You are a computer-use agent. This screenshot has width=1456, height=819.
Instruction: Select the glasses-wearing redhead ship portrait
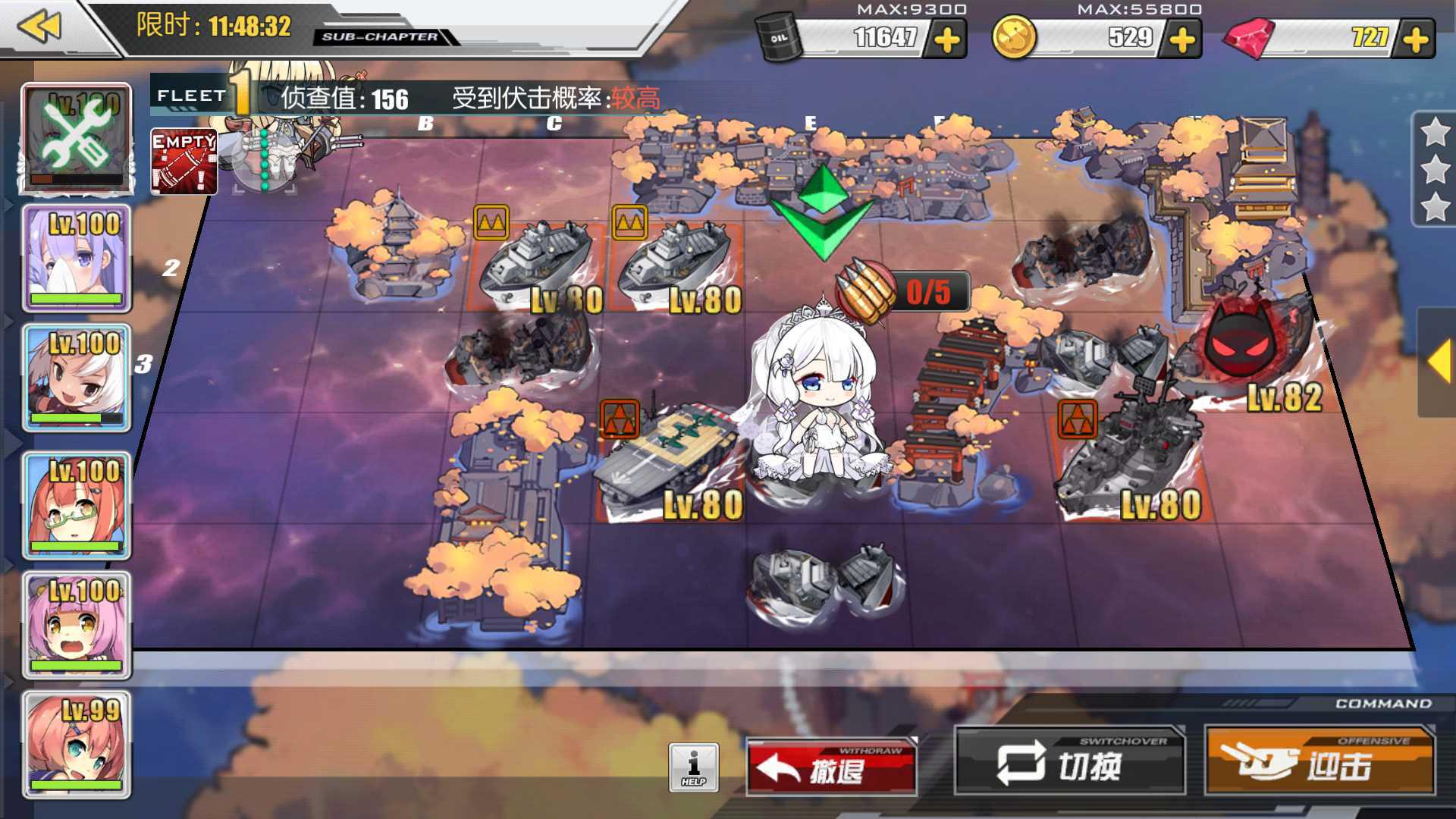click(x=76, y=505)
